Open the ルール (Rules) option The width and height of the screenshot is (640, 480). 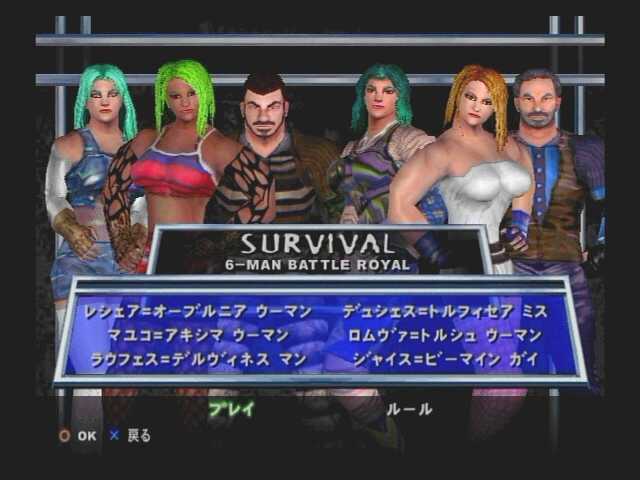click(409, 409)
